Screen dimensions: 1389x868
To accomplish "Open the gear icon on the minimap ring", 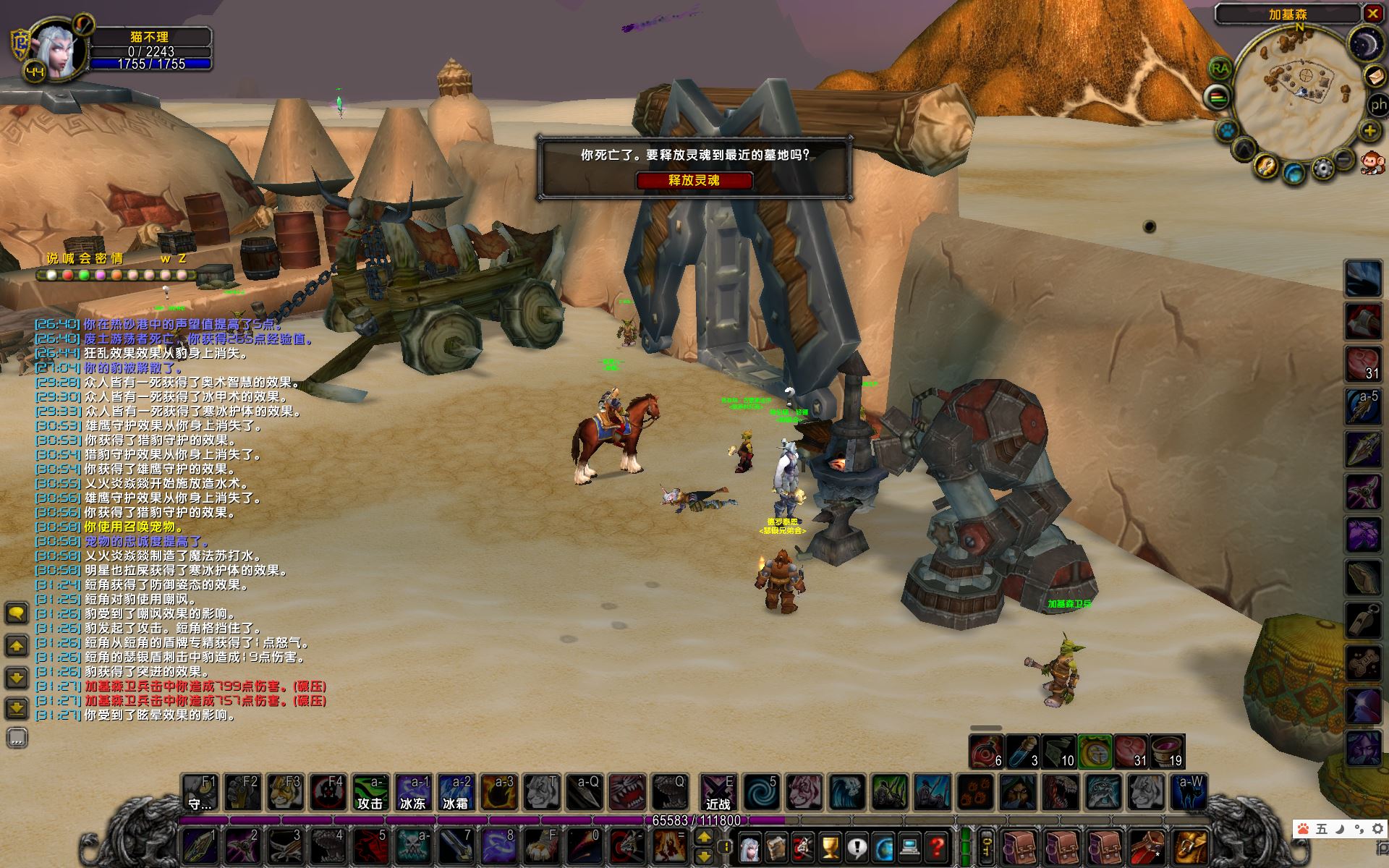I will (1322, 169).
